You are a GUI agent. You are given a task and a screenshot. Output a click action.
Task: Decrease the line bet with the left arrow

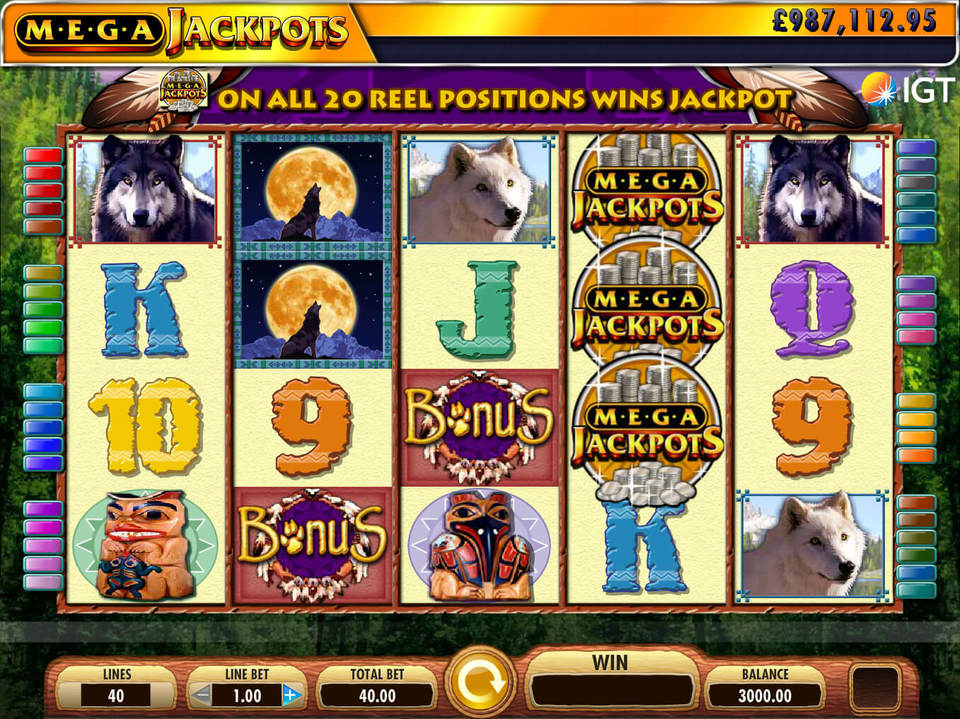(x=203, y=695)
